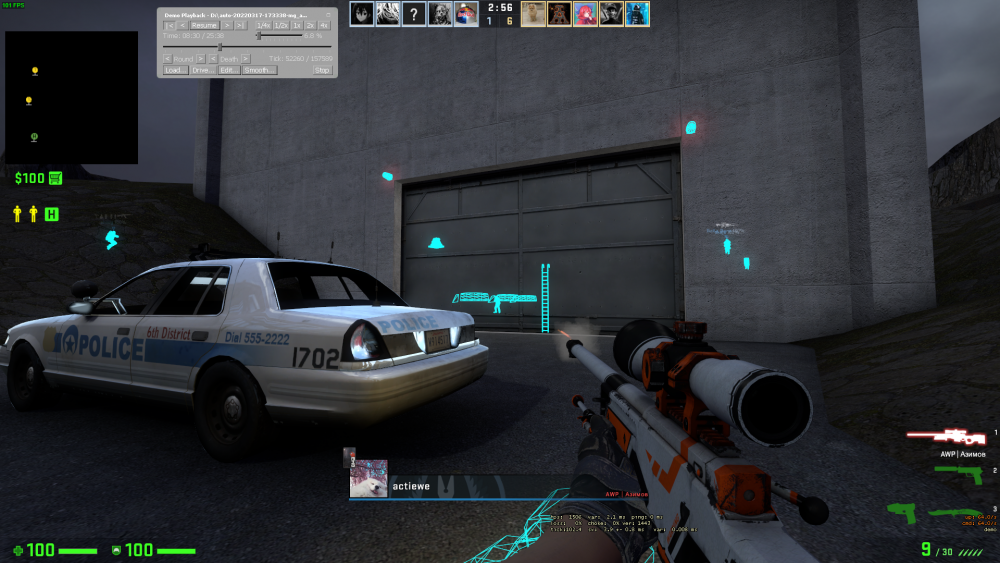Click the radar minimap
Viewport: 1000px width, 563px height.
tap(71, 97)
